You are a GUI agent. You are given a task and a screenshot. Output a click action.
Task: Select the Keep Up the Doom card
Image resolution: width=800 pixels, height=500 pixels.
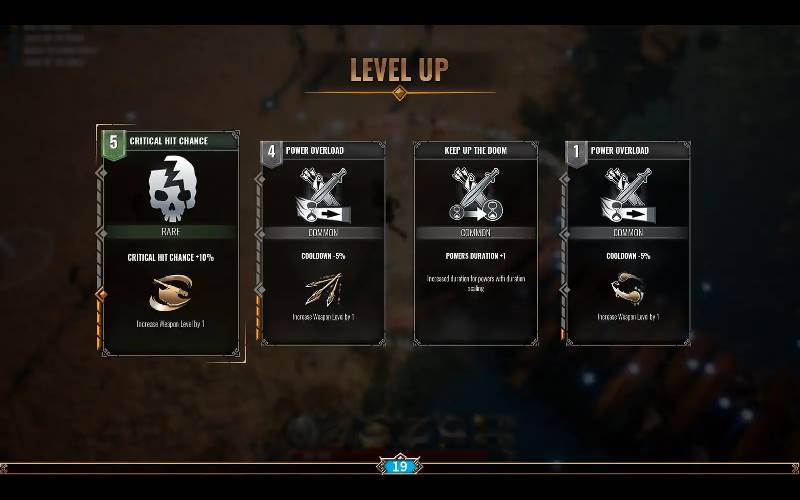(x=475, y=245)
